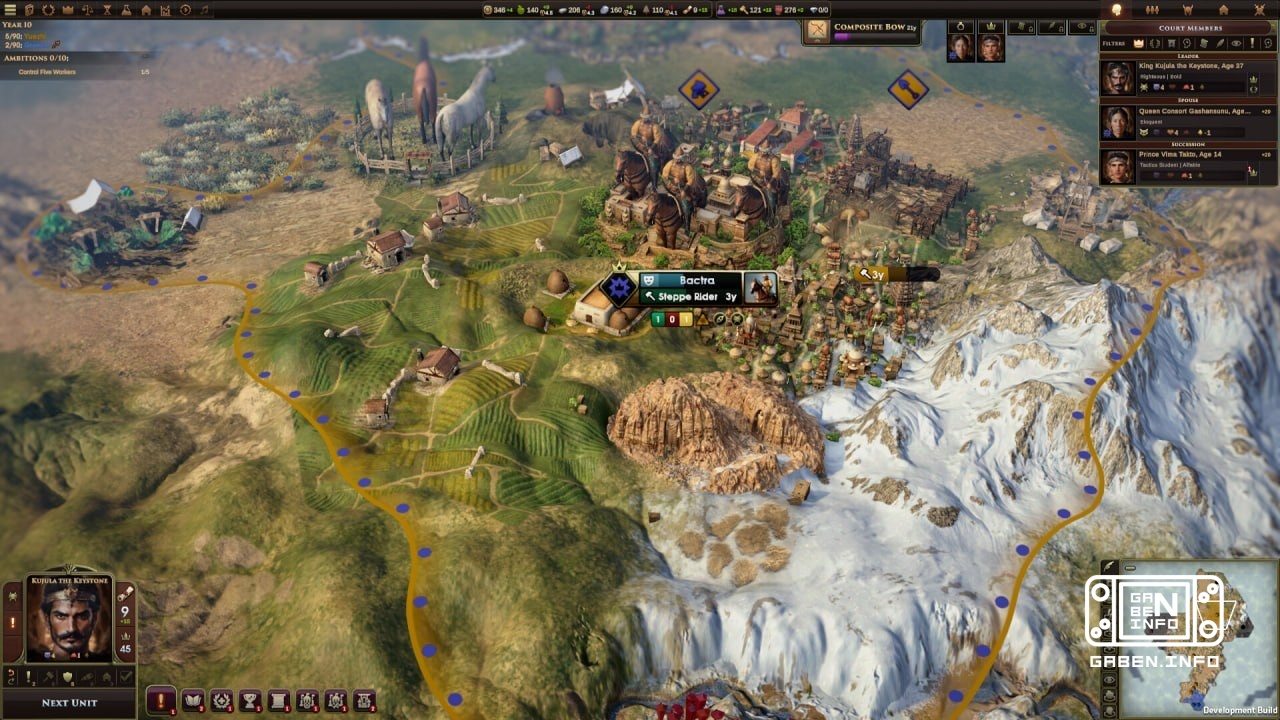
Task: Open the crown icon on the top toolbar
Action: click(67, 9)
